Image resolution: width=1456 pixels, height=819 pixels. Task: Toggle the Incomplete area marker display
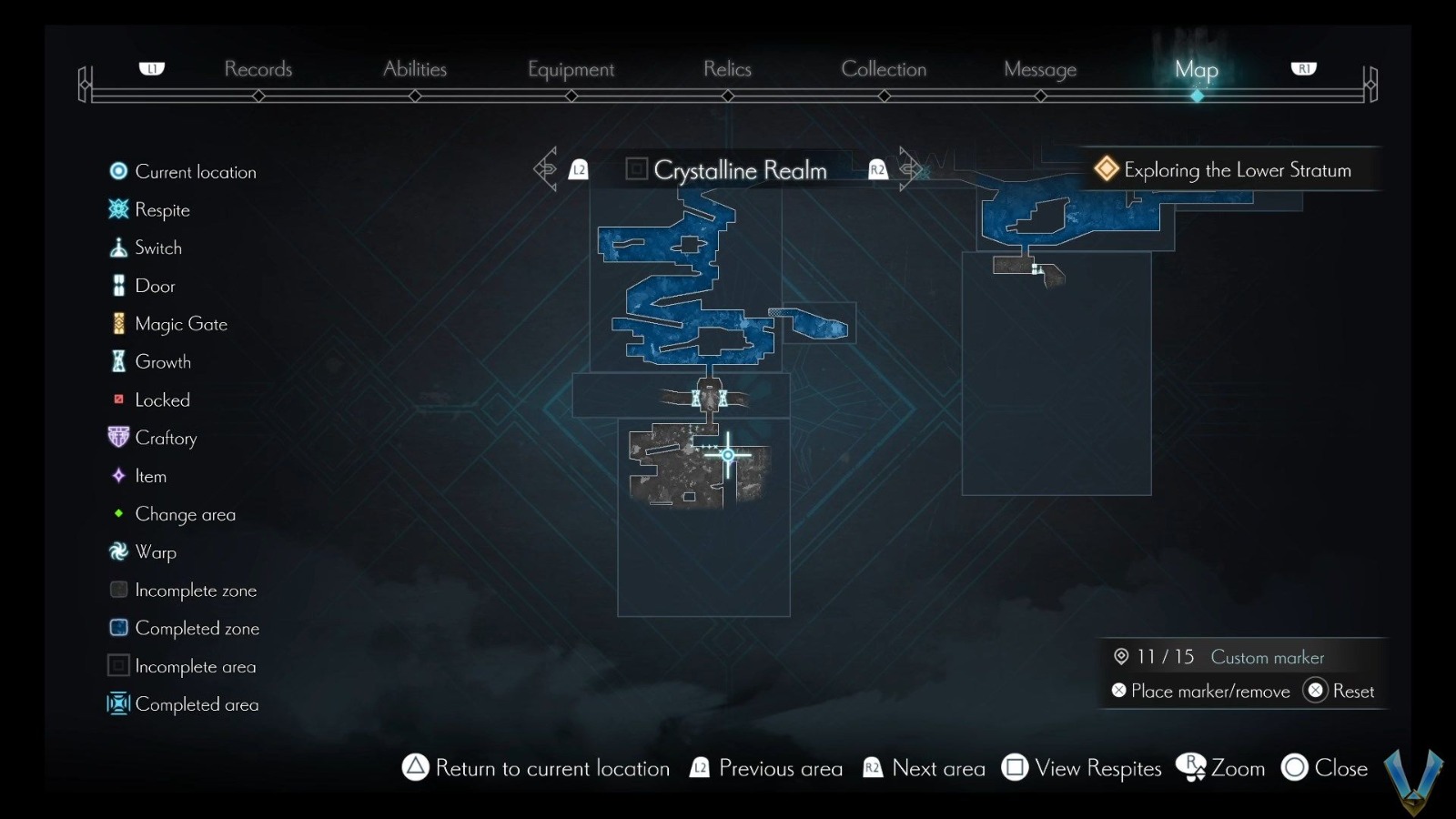(118, 666)
